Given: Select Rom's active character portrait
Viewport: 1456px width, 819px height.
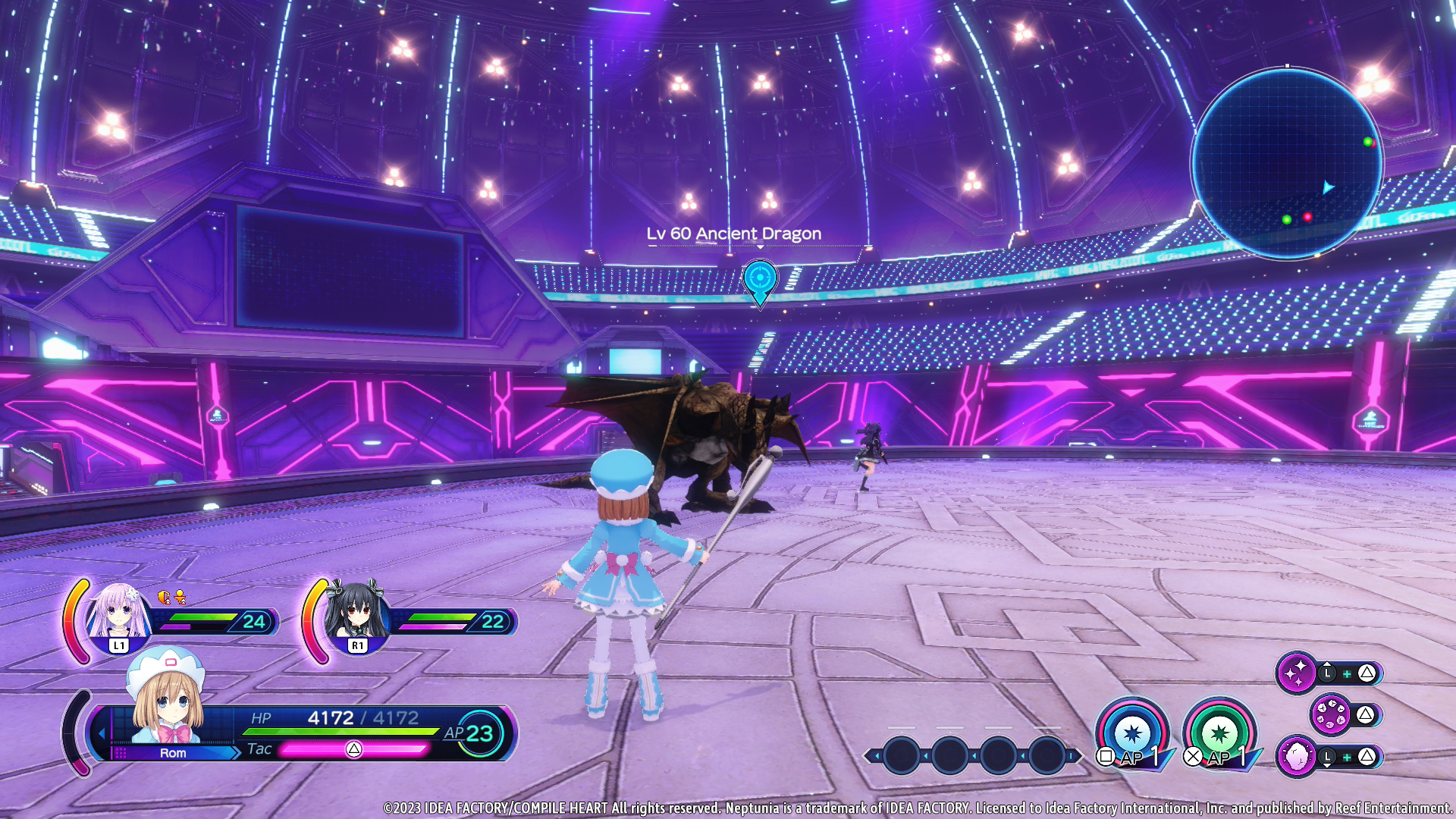Looking at the screenshot, I should pyautogui.click(x=166, y=699).
